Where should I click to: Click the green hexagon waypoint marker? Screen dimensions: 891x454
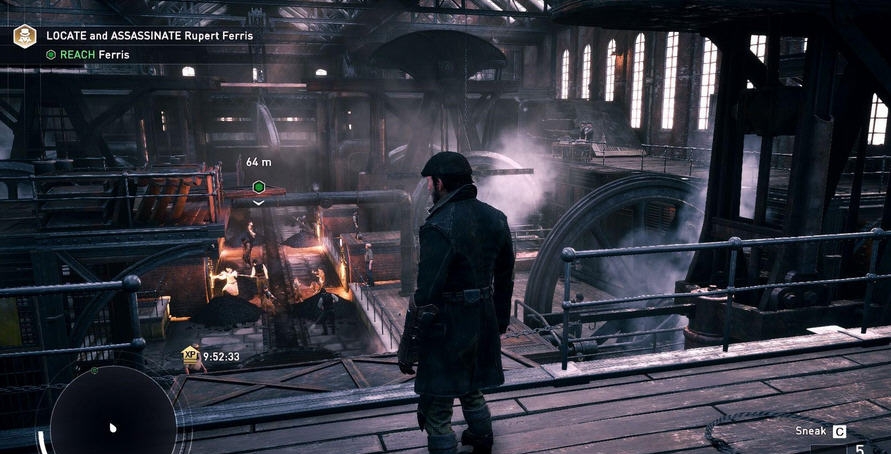click(x=259, y=187)
